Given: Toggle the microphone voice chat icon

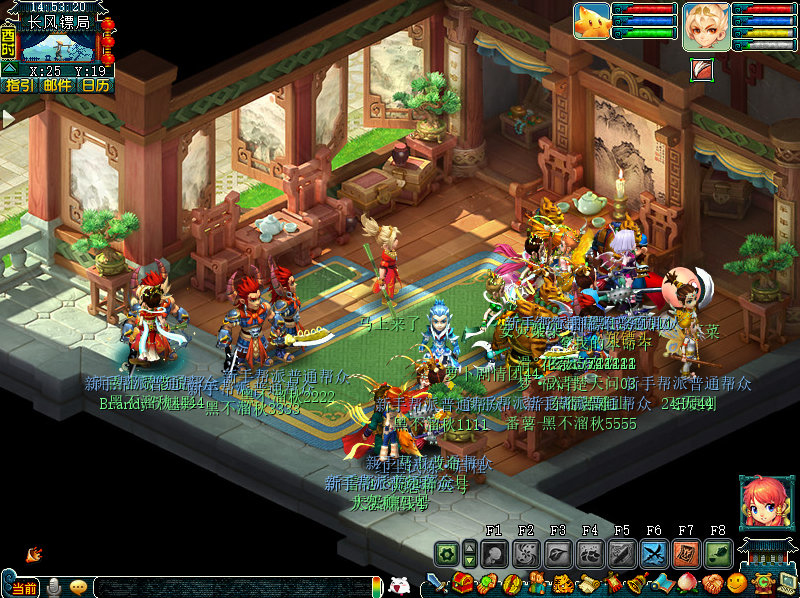Looking at the screenshot, I should point(53,587).
